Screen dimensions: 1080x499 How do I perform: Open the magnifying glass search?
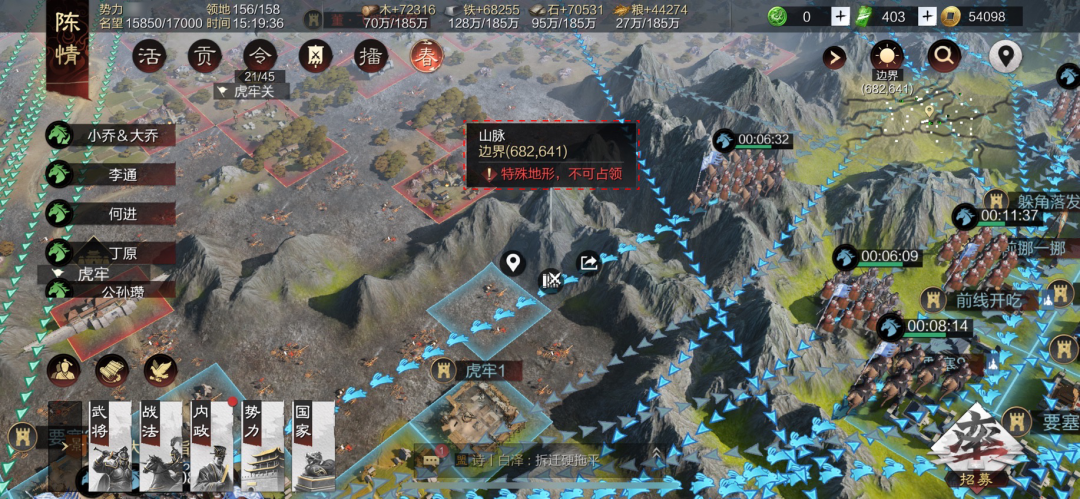click(943, 56)
